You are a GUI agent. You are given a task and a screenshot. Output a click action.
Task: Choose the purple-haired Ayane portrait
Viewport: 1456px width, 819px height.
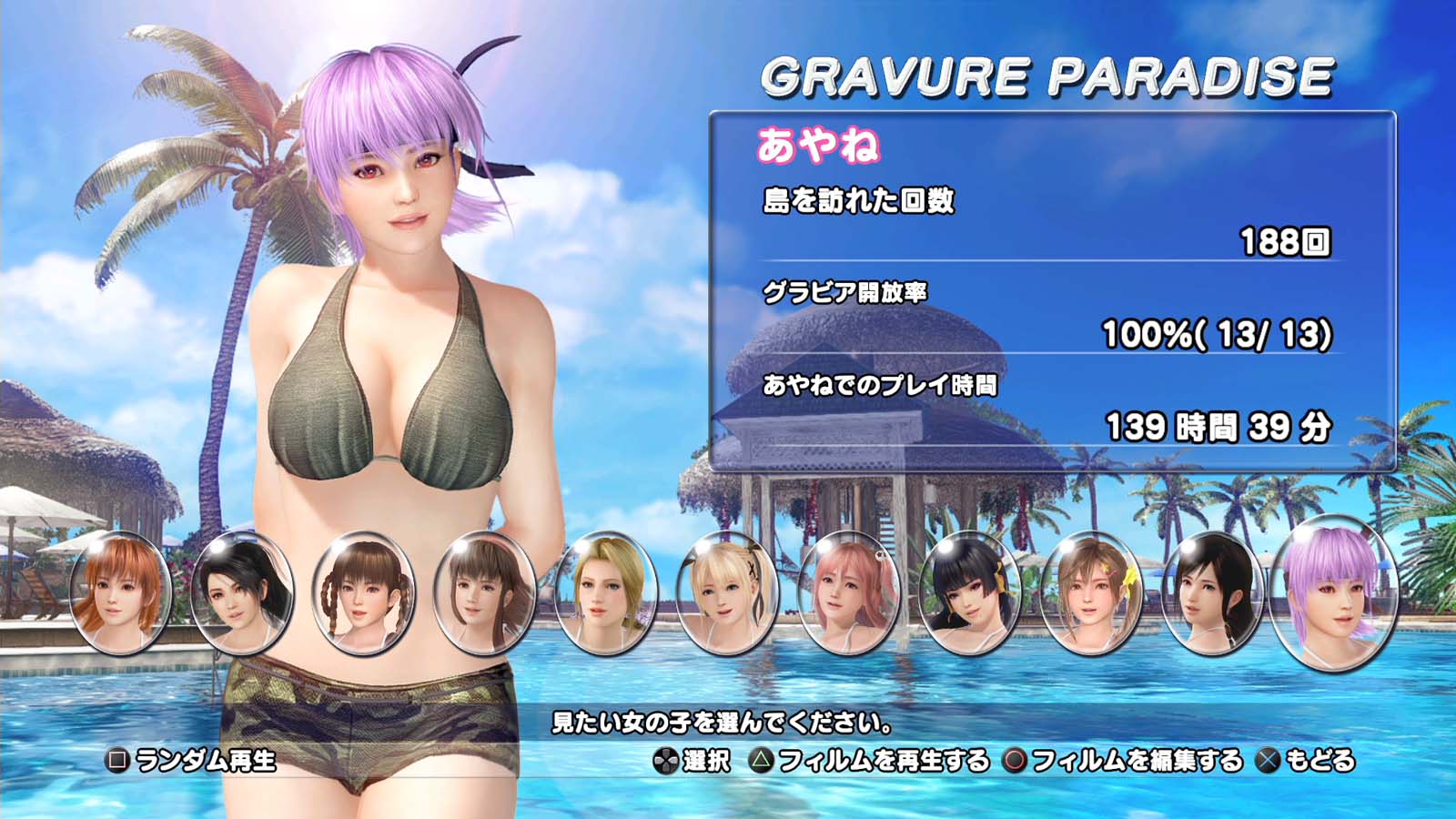[1334, 591]
